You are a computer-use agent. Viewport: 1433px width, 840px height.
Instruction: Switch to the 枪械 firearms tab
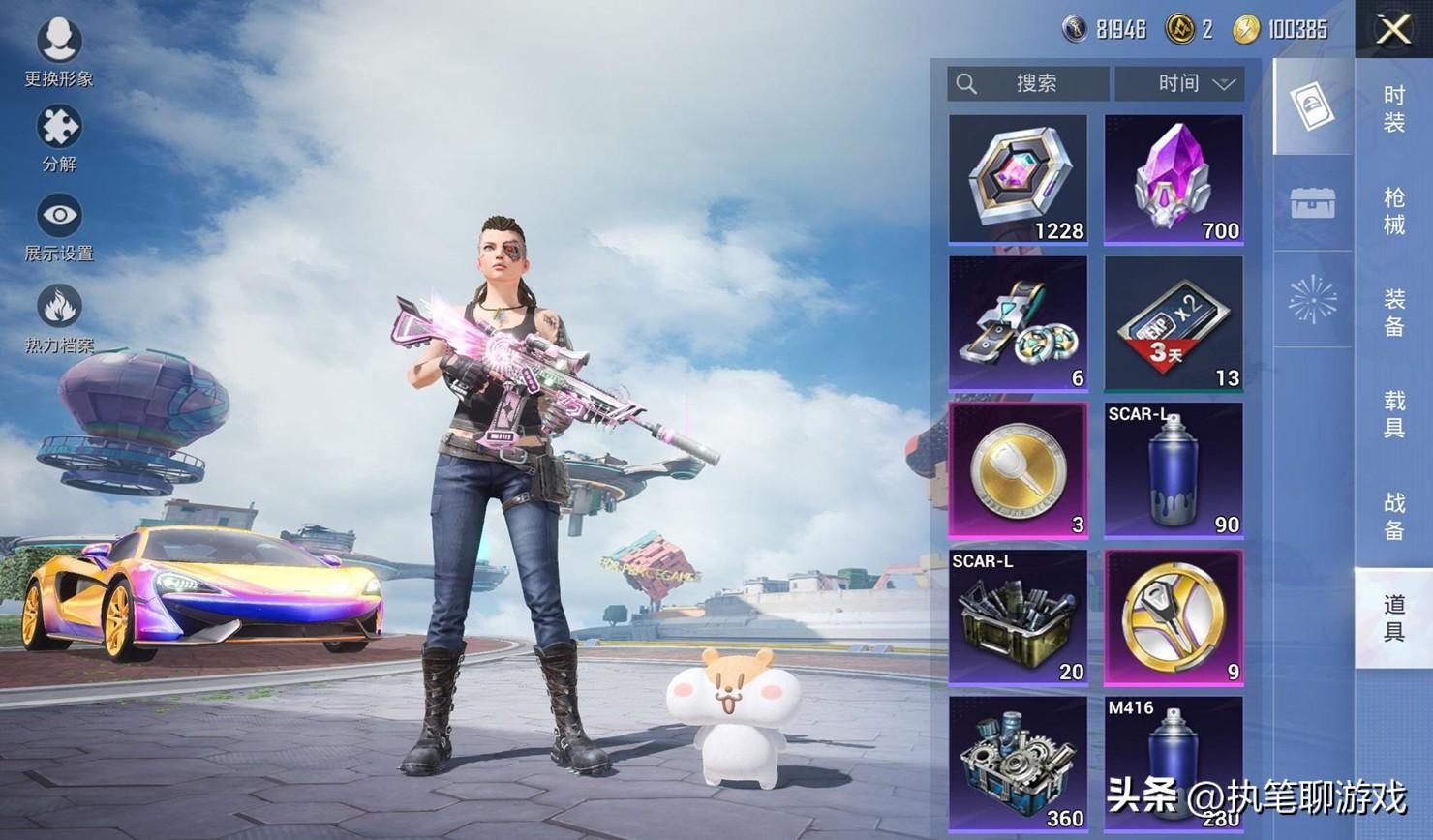pos(1393,211)
